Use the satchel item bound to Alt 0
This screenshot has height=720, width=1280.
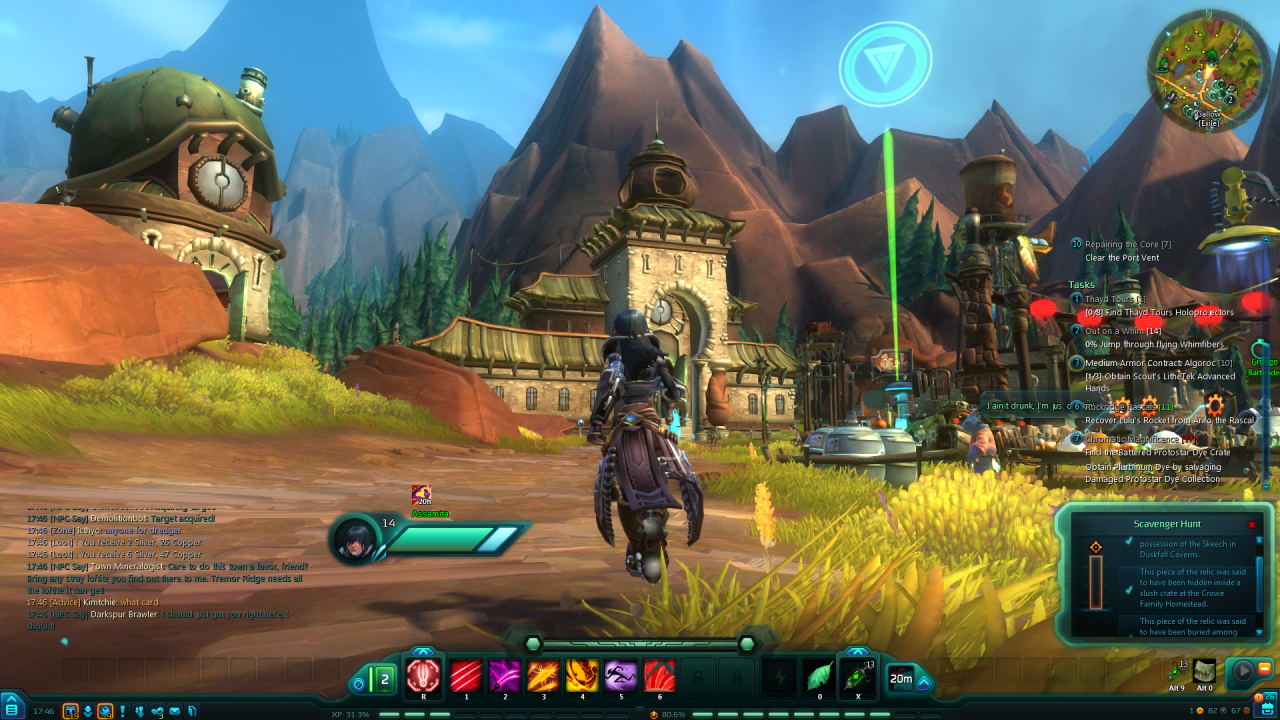click(1205, 671)
